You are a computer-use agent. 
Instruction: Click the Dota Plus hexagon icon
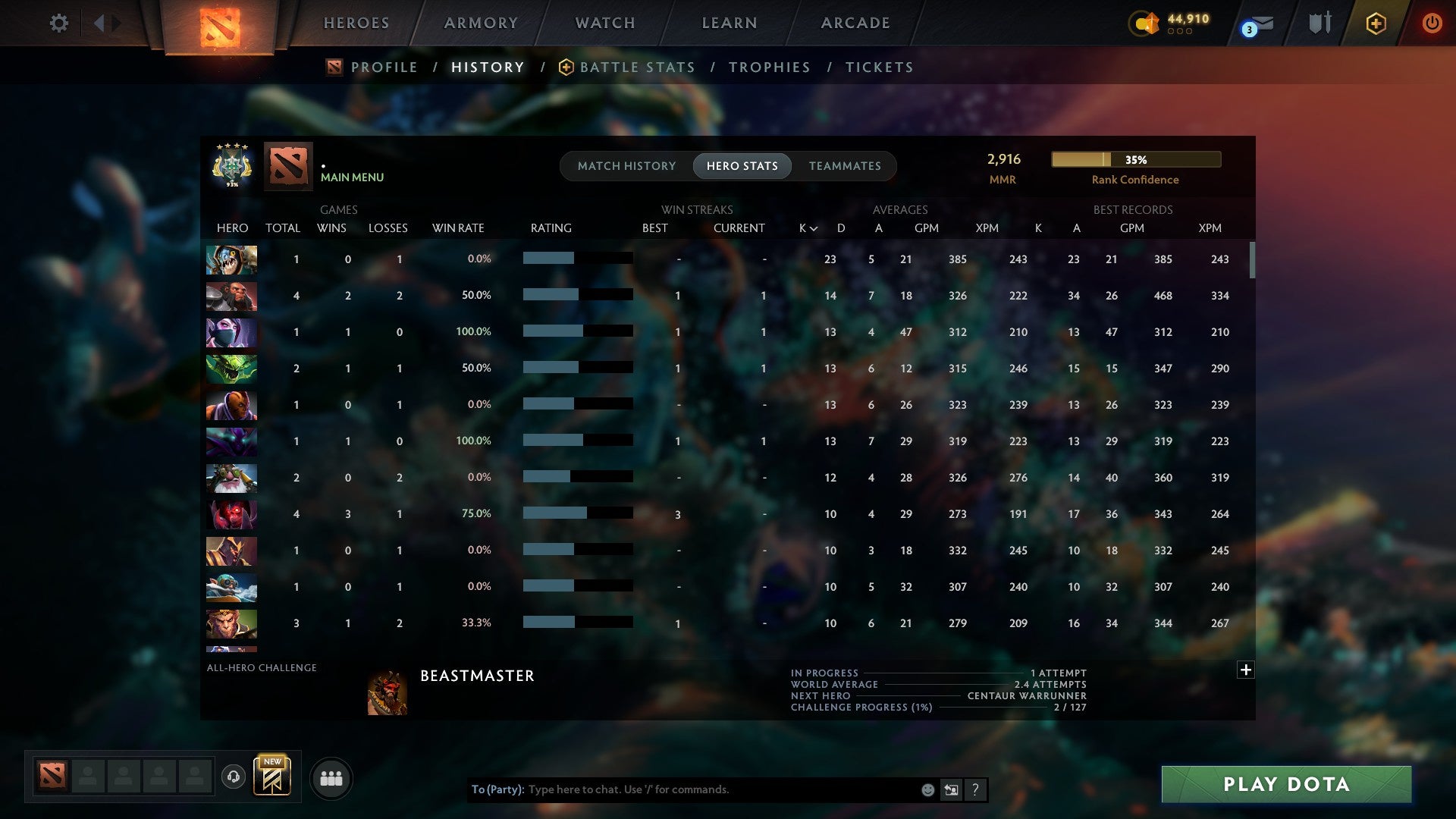pyautogui.click(x=1376, y=23)
